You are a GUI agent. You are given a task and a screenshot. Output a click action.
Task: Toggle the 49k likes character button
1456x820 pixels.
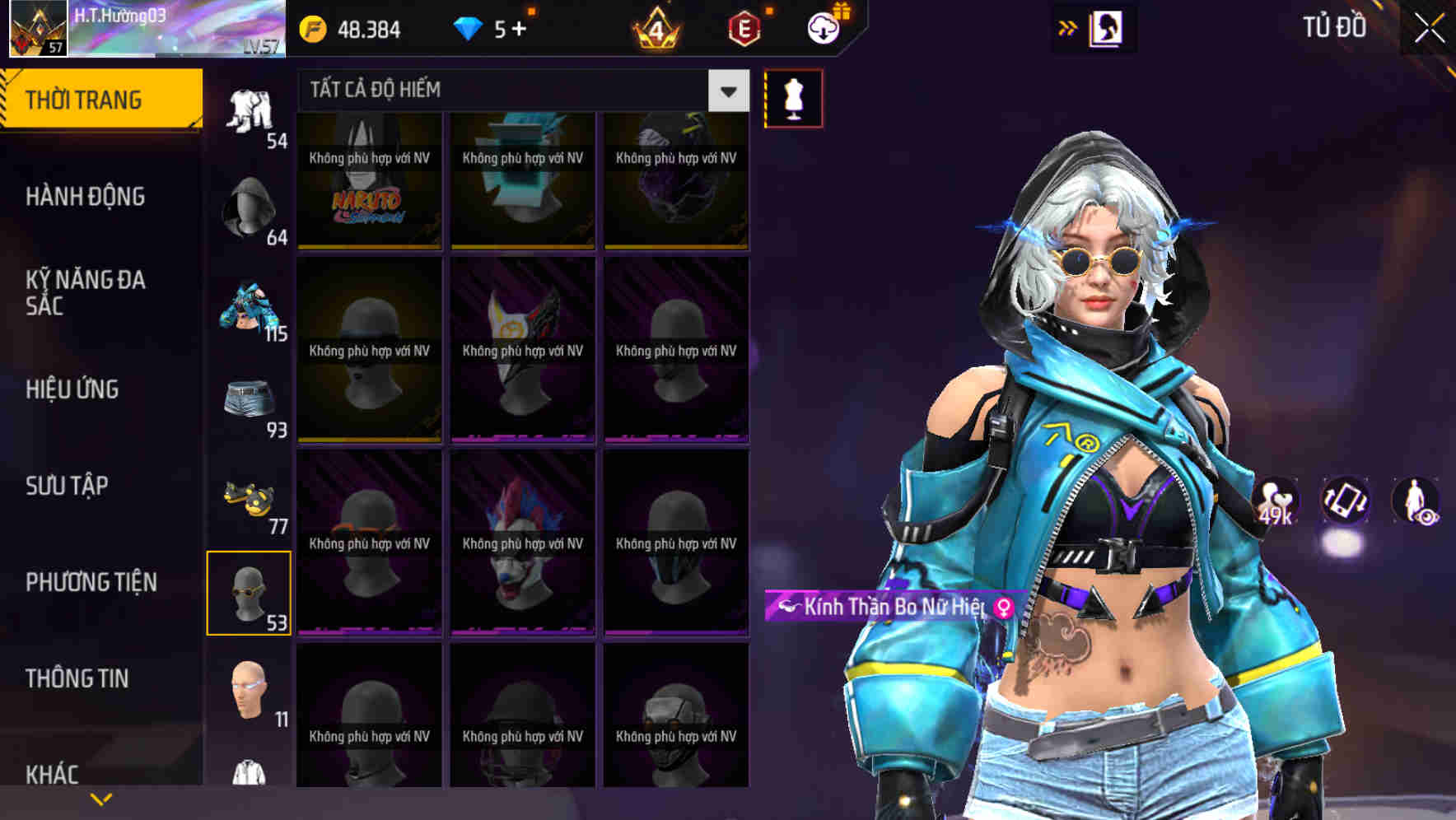(1276, 502)
